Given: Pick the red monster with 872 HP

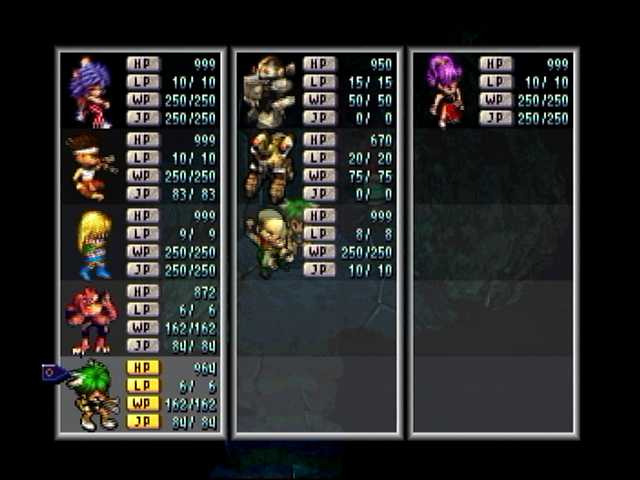Looking at the screenshot, I should (92, 318).
